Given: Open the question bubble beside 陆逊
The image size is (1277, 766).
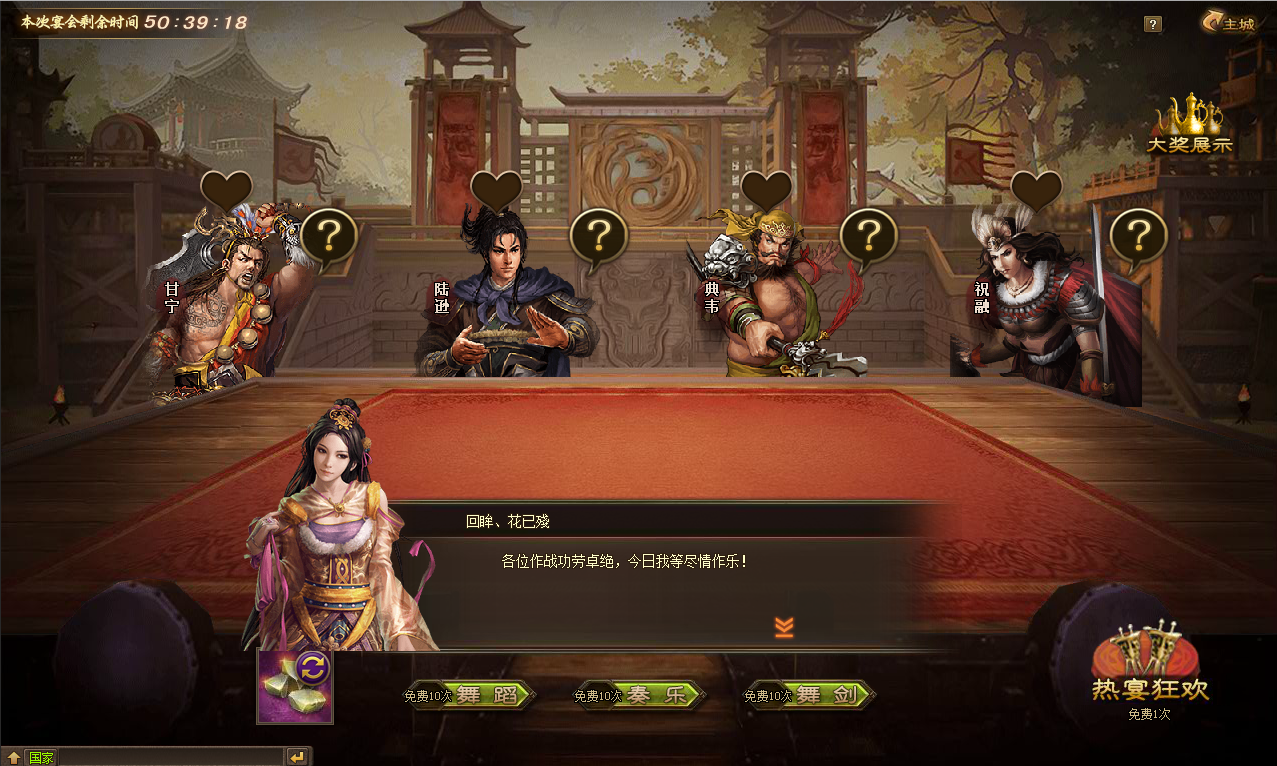Looking at the screenshot, I should [598, 237].
